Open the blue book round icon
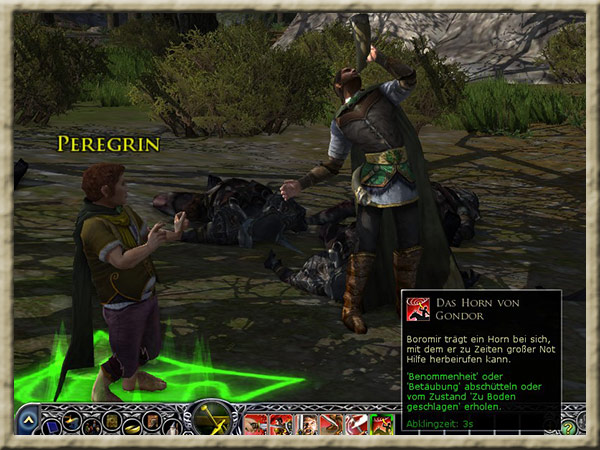 (51, 423)
